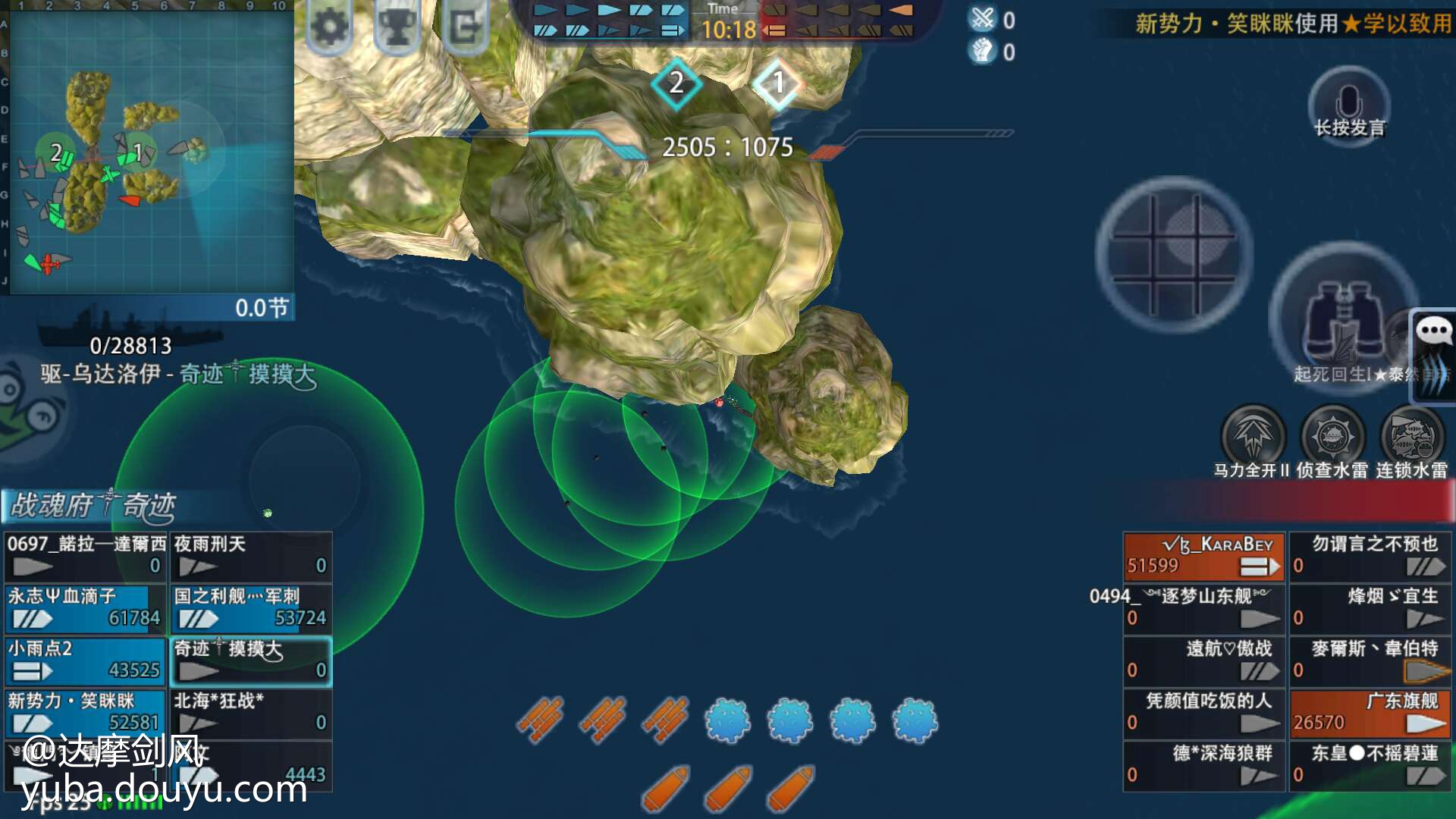Click the exit battle icon
The image size is (1456, 819).
(x=464, y=27)
